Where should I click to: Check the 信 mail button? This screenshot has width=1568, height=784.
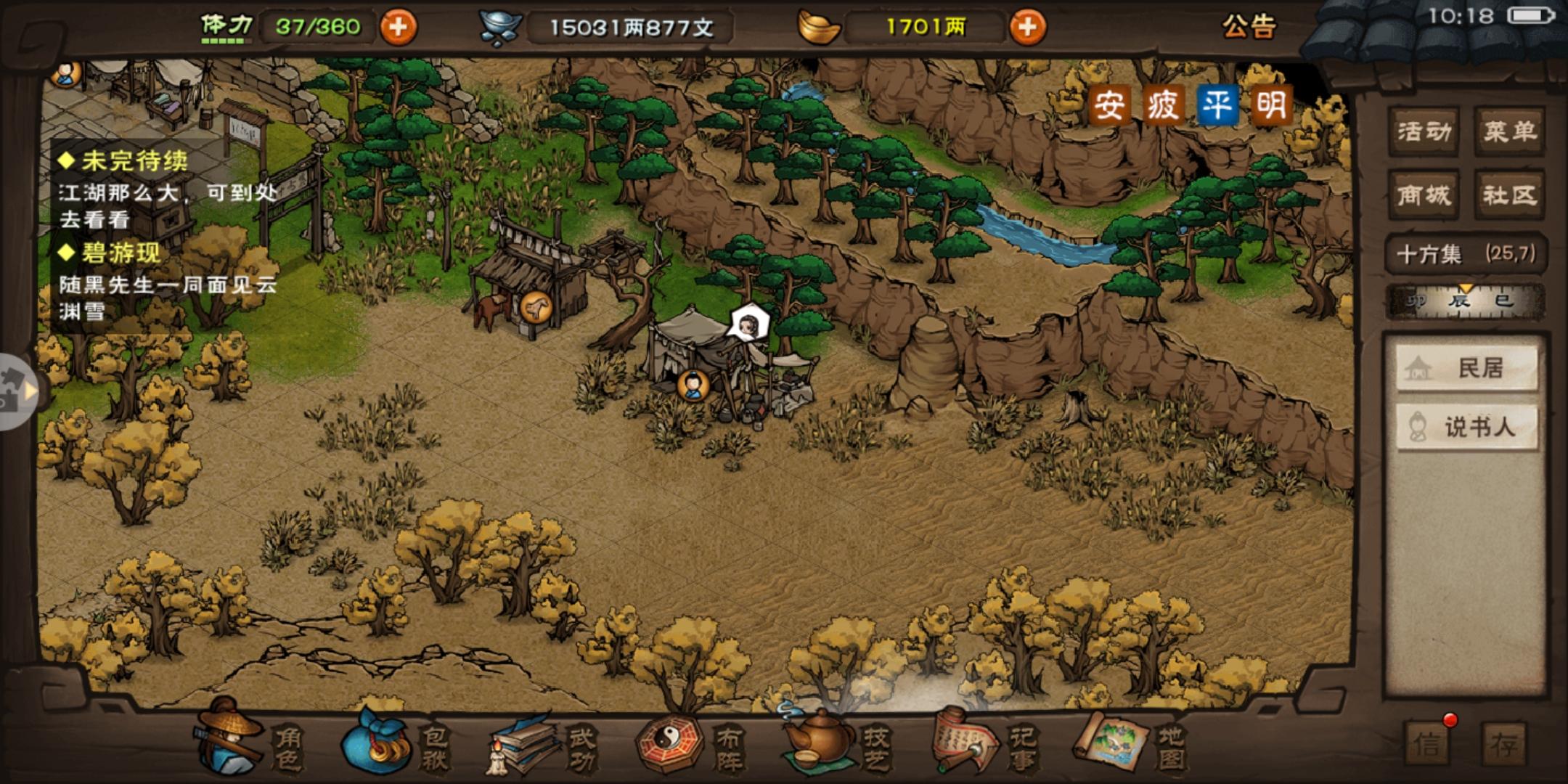pyautogui.click(x=1428, y=744)
